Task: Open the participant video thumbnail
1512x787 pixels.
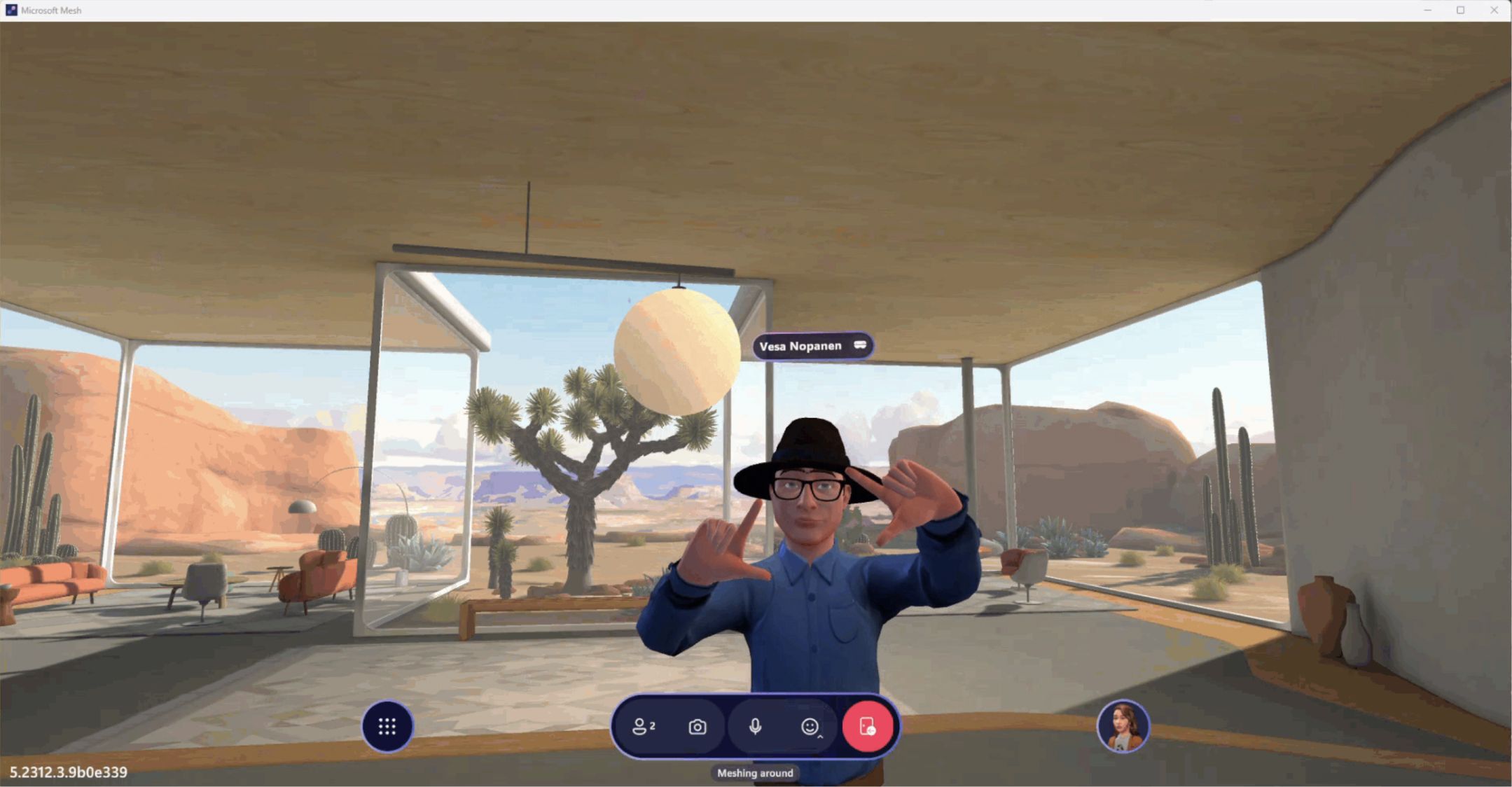Action: click(x=1124, y=727)
